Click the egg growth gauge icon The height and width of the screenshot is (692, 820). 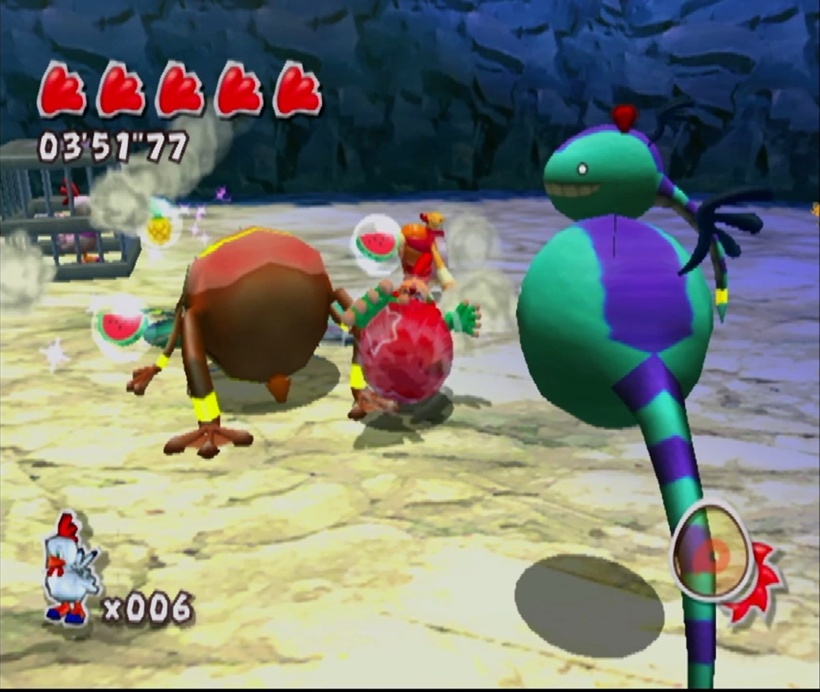click(x=714, y=551)
